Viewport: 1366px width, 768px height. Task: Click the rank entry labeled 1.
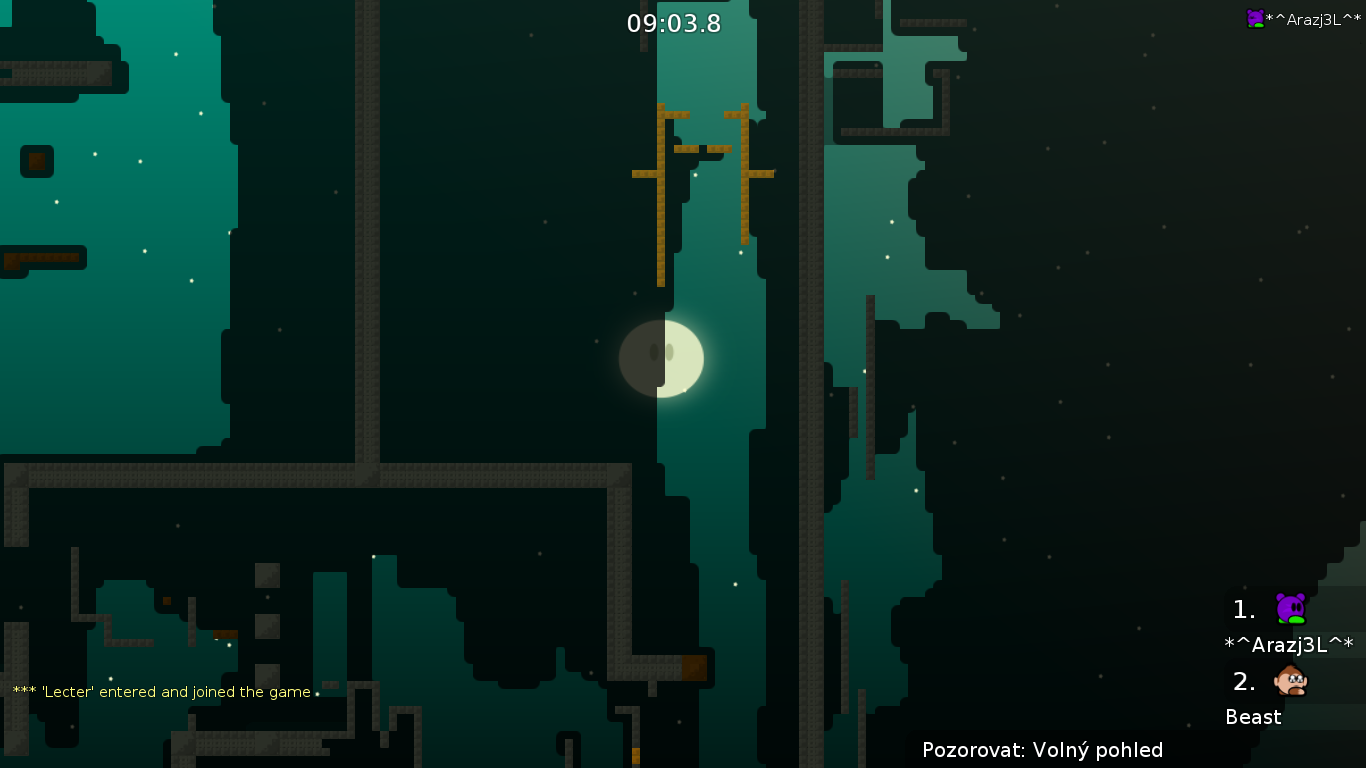tap(1242, 609)
